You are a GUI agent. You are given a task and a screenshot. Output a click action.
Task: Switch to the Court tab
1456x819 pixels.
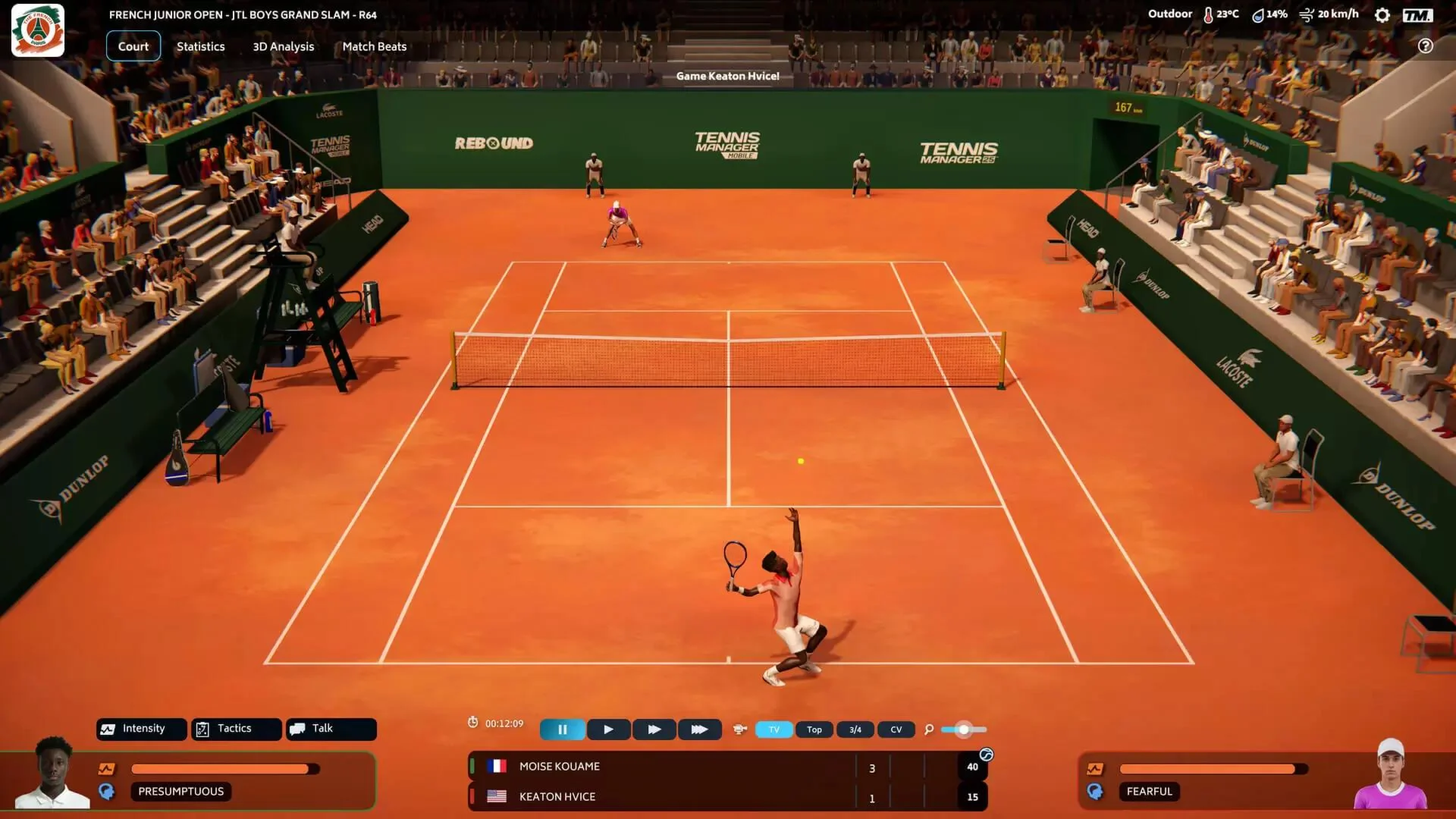[133, 46]
